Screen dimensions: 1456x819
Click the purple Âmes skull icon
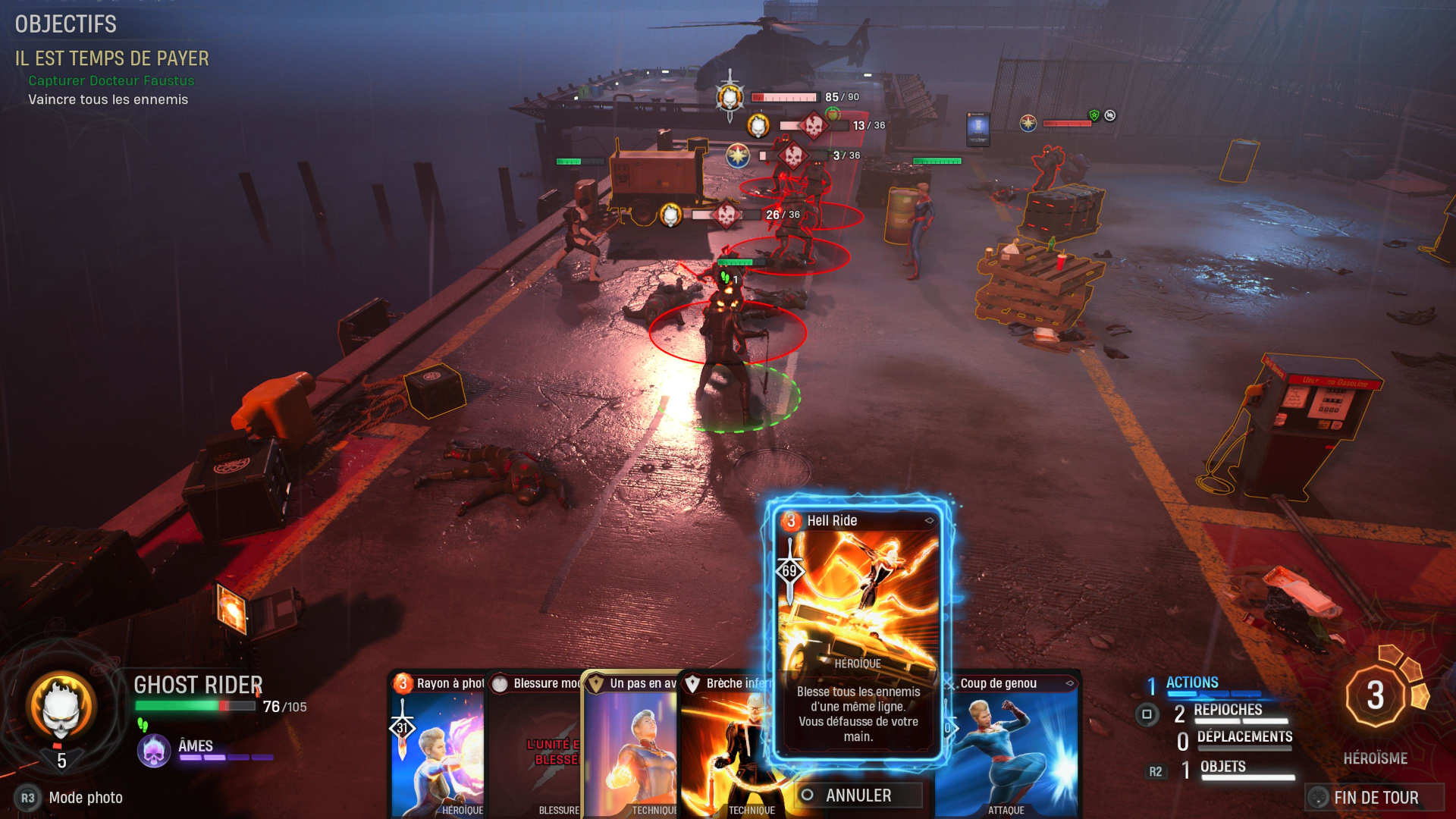coord(154,751)
